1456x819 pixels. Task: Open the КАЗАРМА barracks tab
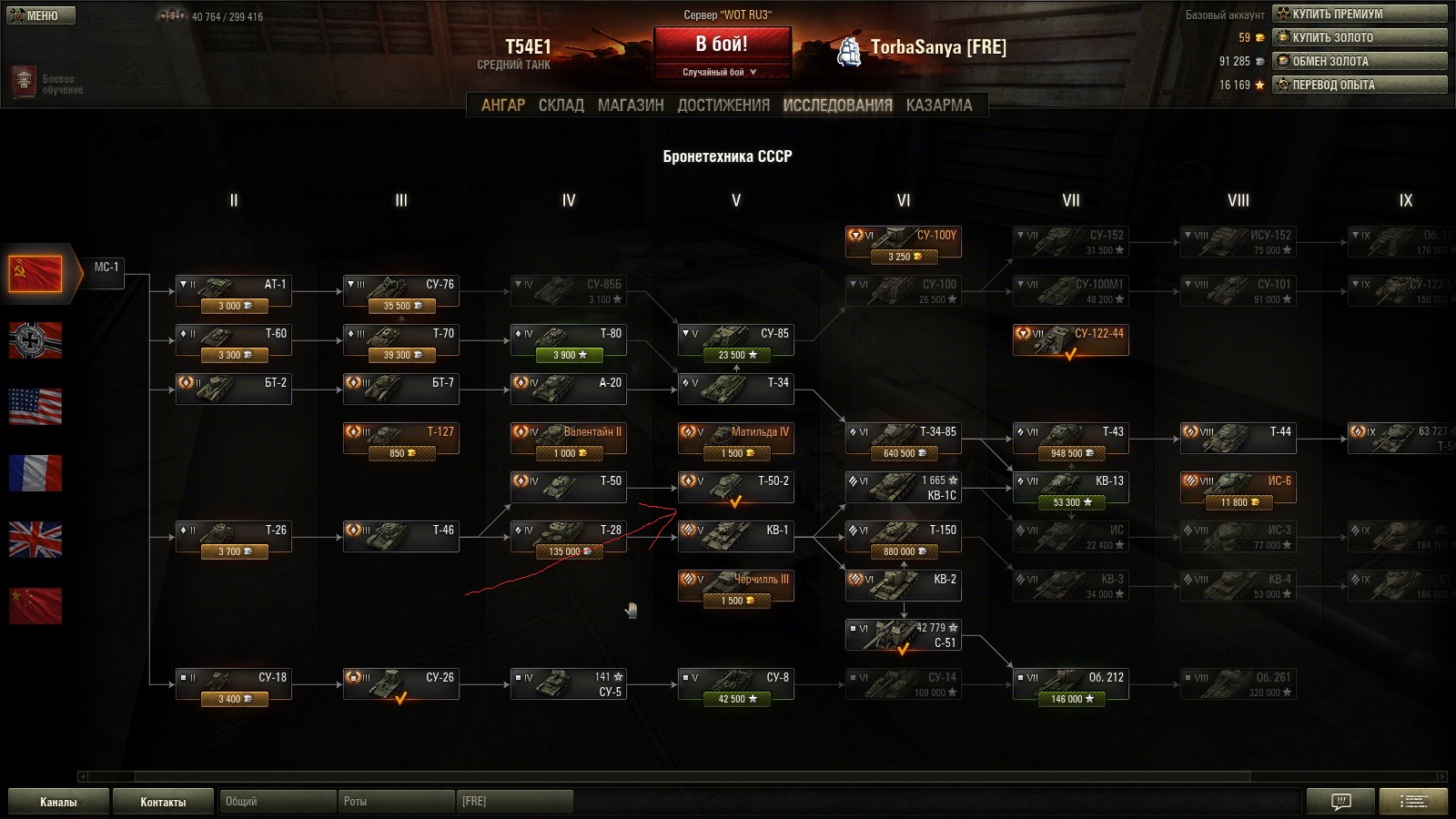[939, 106]
